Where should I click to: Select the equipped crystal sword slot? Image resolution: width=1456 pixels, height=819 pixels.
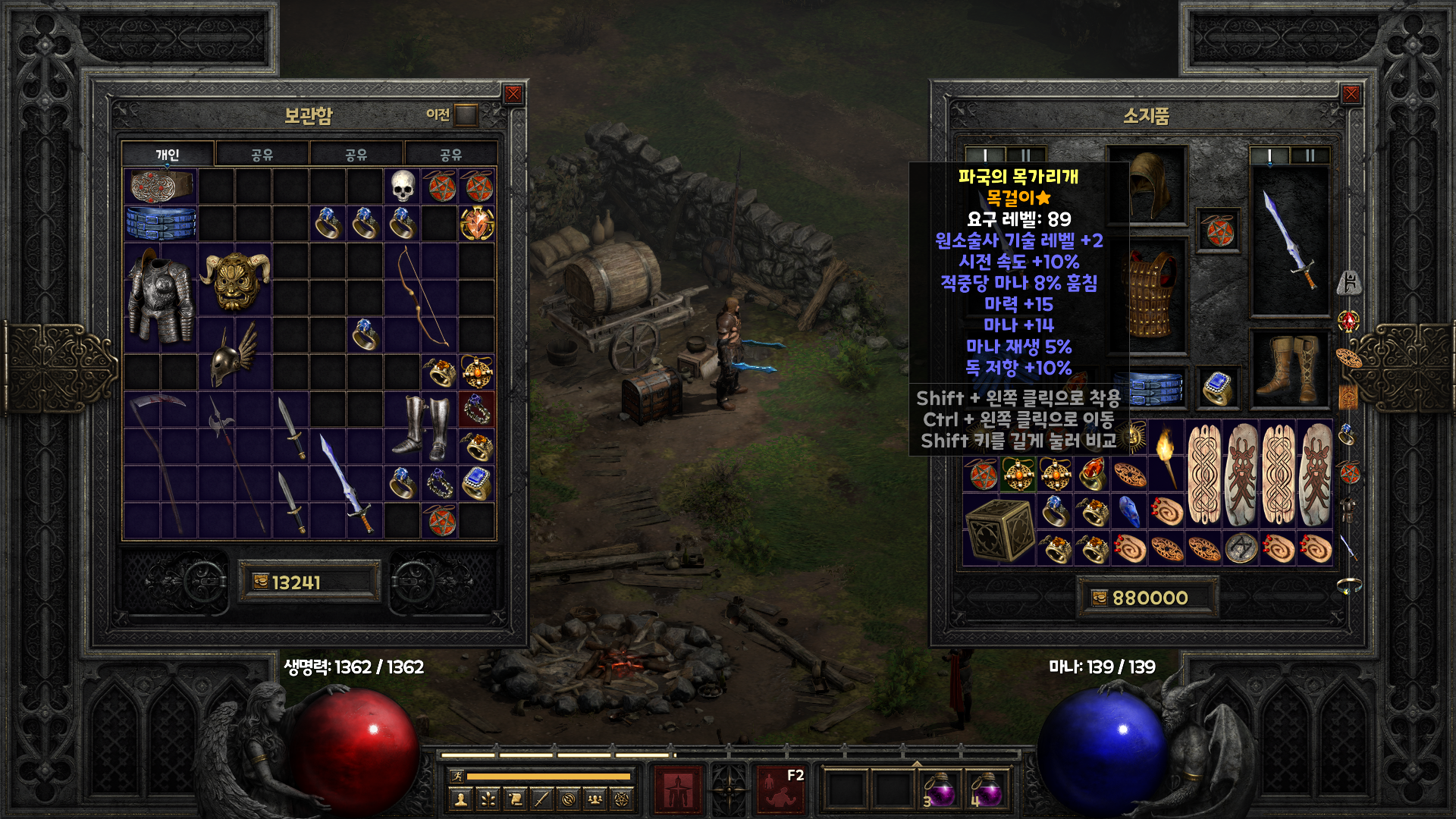(1289, 241)
